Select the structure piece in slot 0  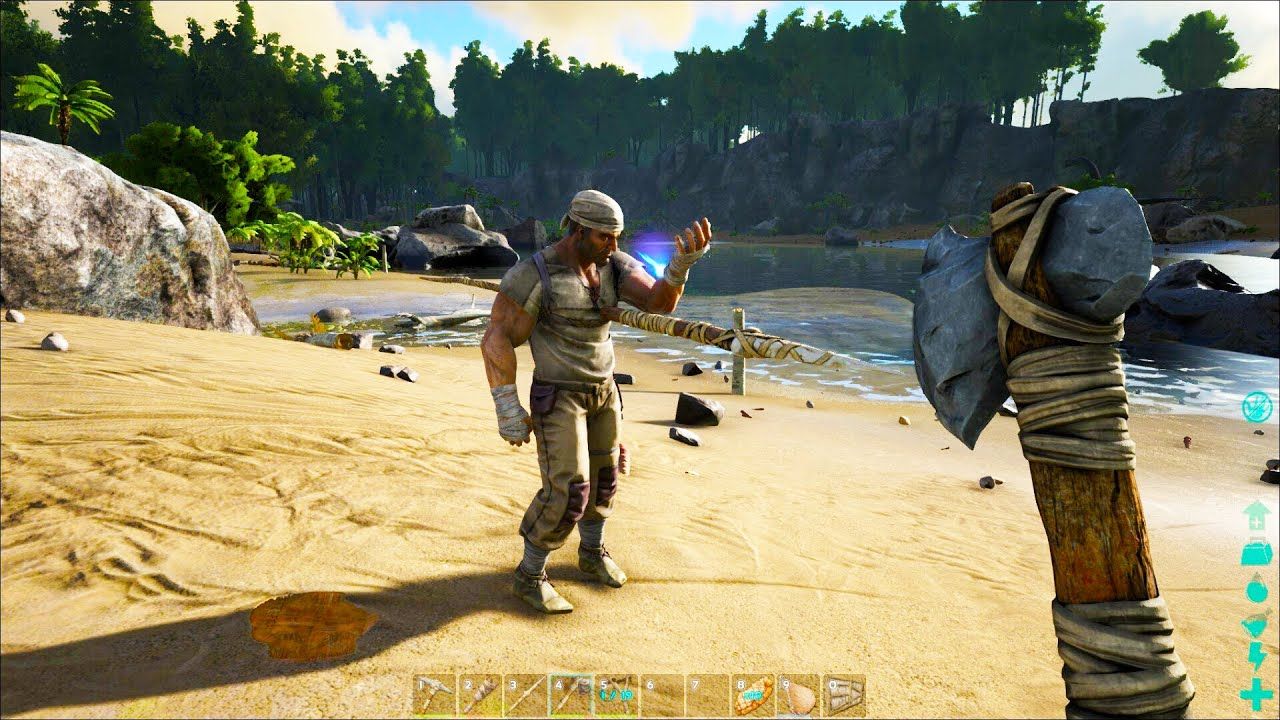[x=843, y=694]
